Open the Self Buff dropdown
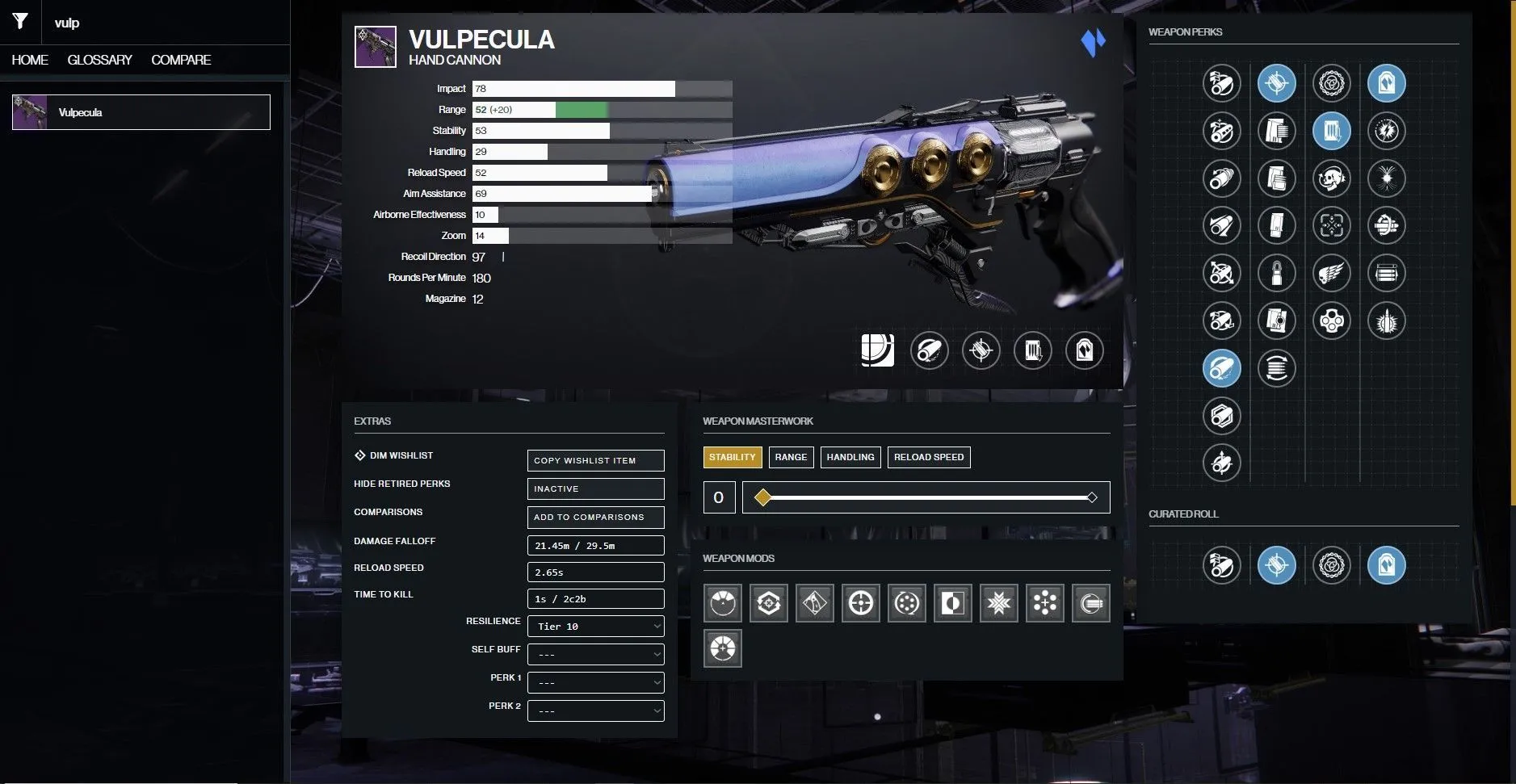 click(594, 654)
